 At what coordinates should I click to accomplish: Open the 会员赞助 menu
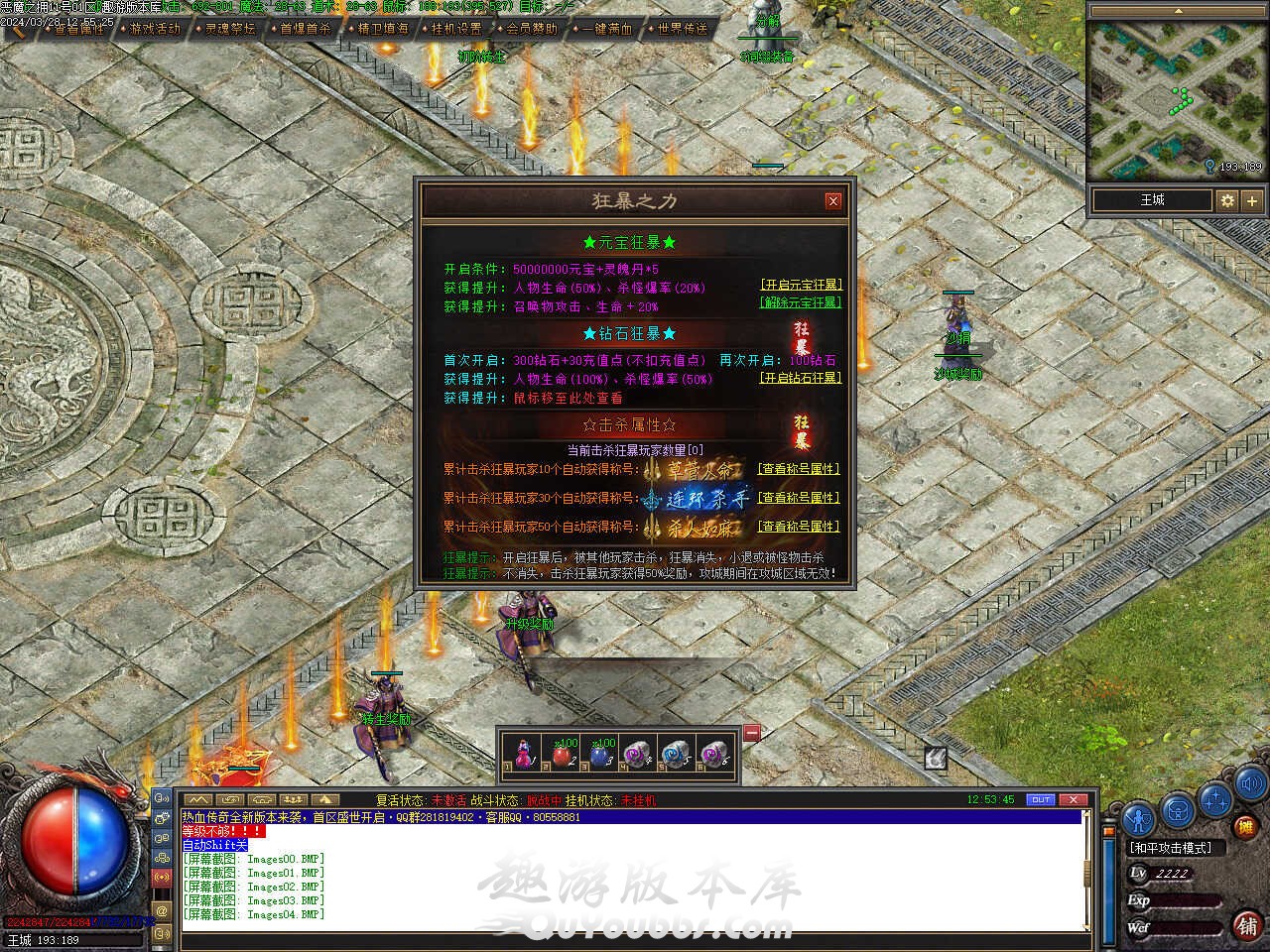coord(532,29)
